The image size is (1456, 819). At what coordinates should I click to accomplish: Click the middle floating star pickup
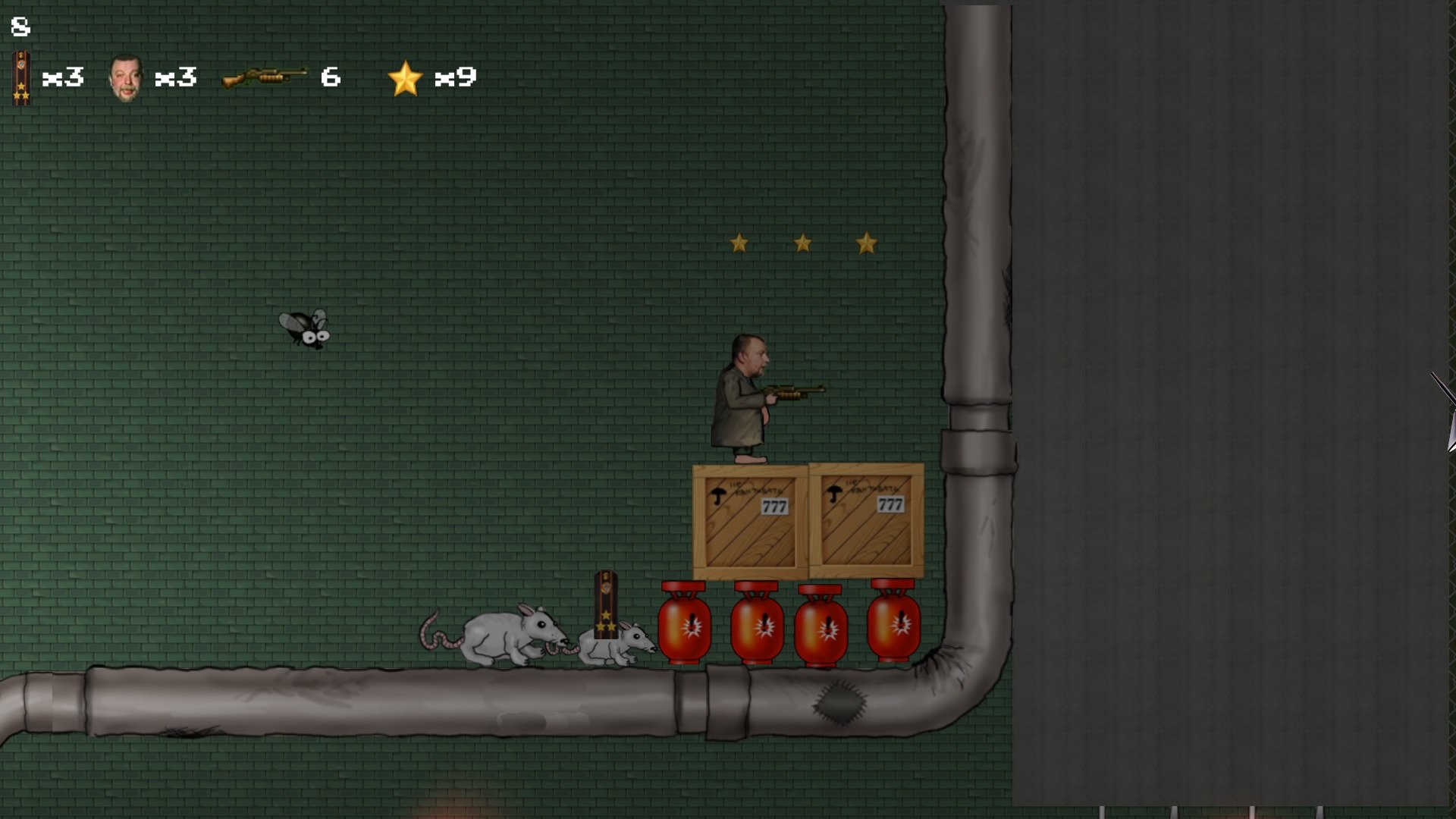(x=802, y=243)
